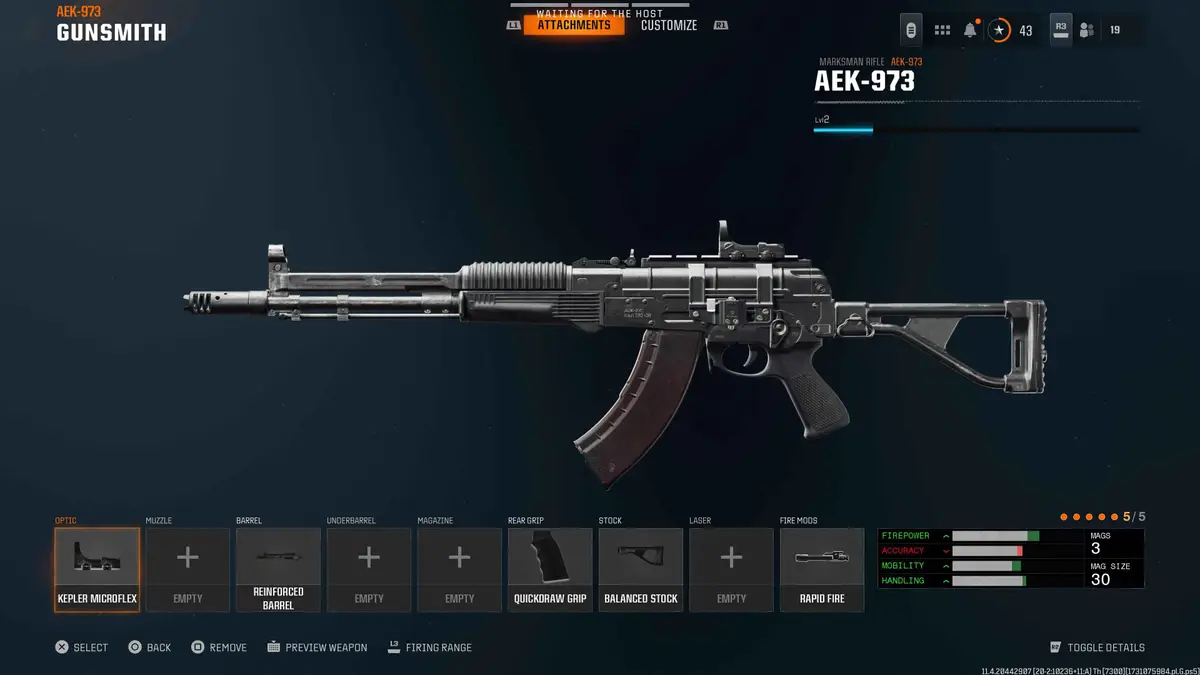The height and width of the screenshot is (675, 1200).
Task: Click the Back option
Action: (150, 648)
